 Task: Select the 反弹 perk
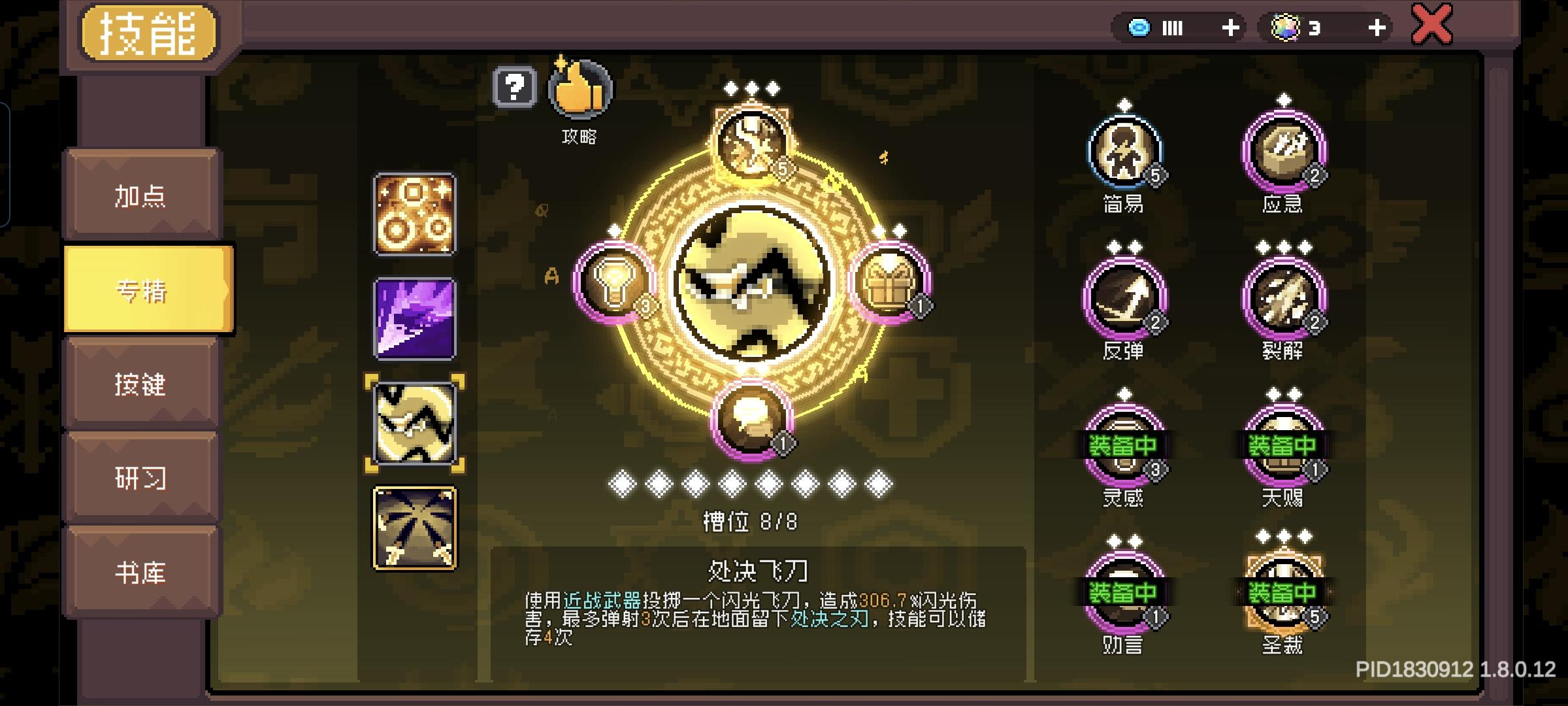1125,297
